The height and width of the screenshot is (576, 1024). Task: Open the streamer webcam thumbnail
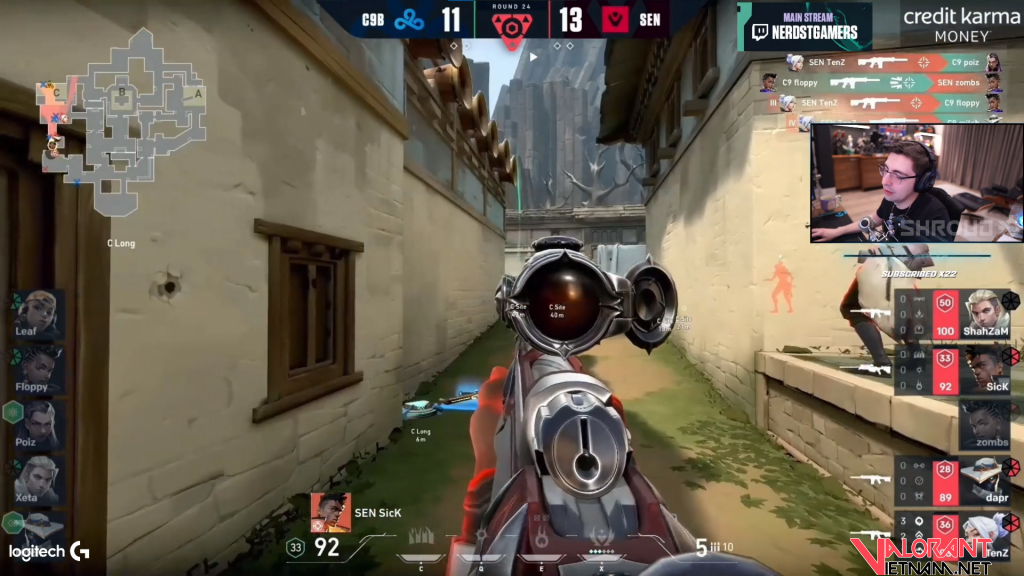(916, 183)
